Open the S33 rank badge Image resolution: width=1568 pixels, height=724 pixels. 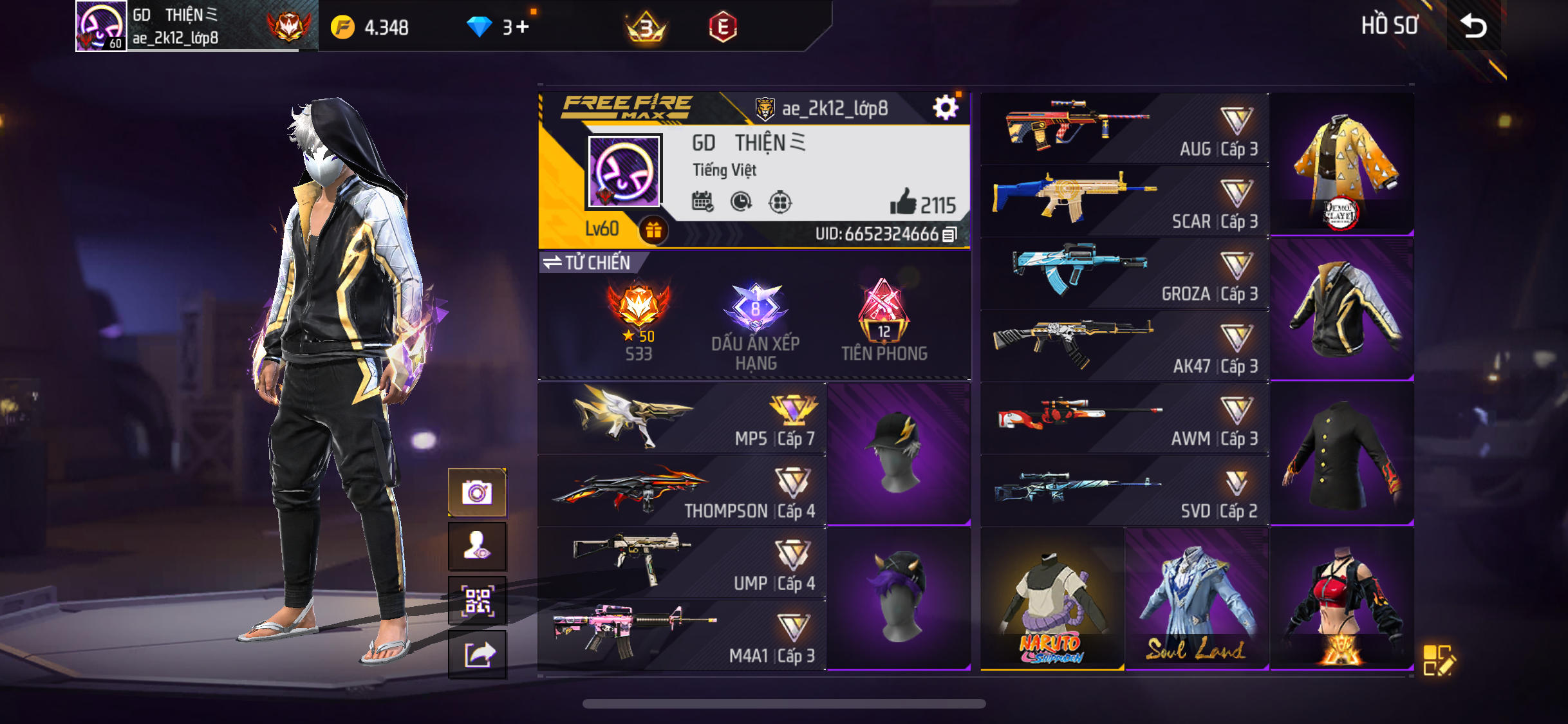639,320
